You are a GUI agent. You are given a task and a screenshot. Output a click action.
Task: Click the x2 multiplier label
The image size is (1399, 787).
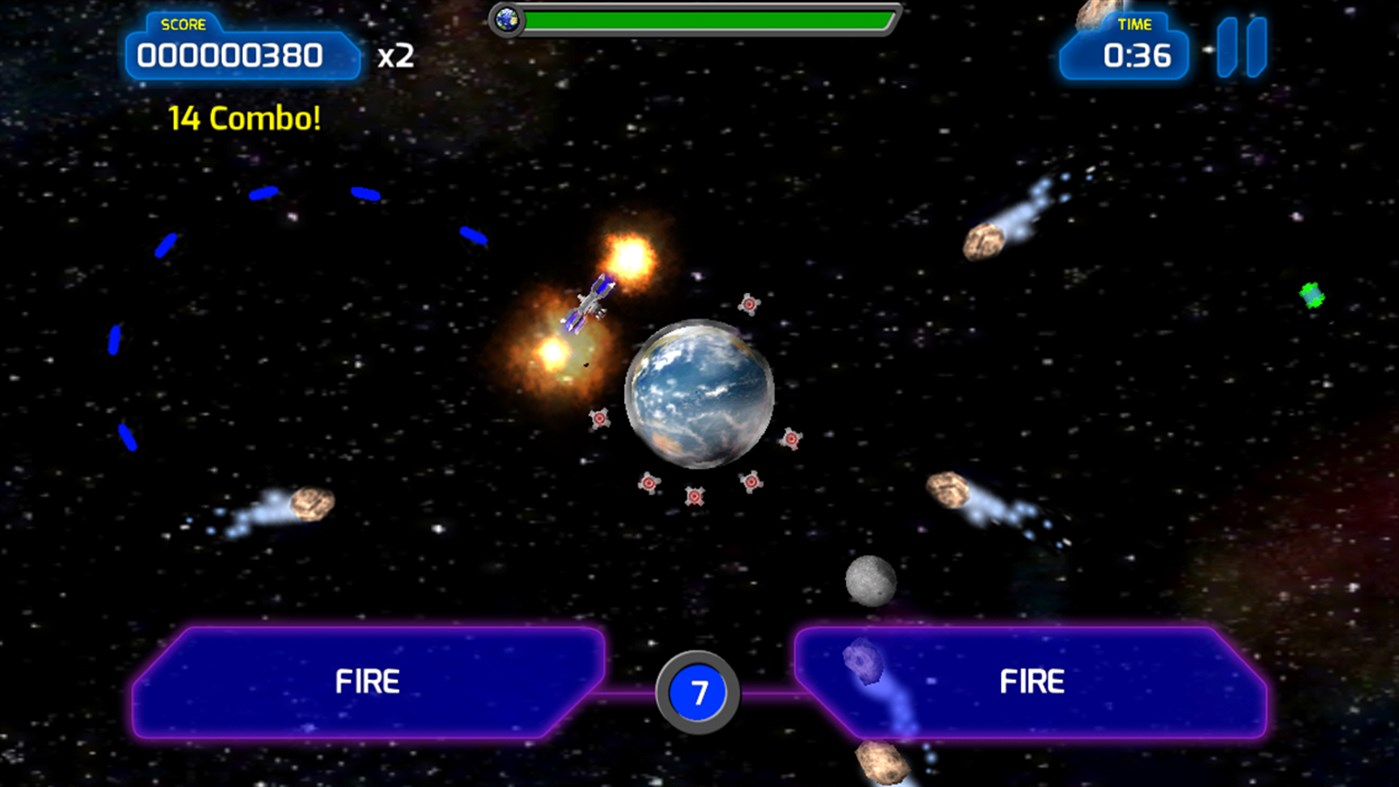coord(396,57)
